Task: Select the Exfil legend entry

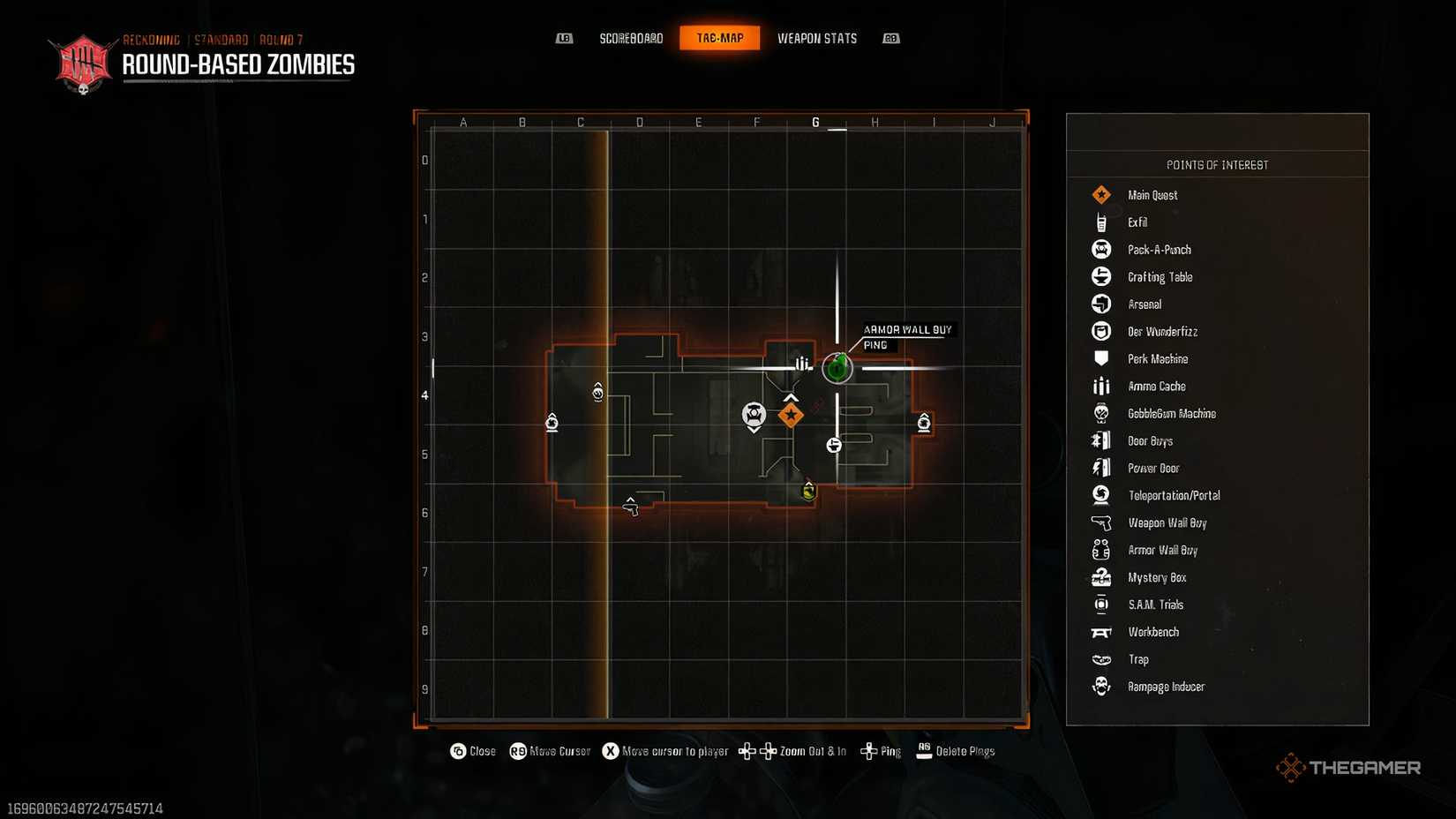Action: pyautogui.click(x=1137, y=222)
